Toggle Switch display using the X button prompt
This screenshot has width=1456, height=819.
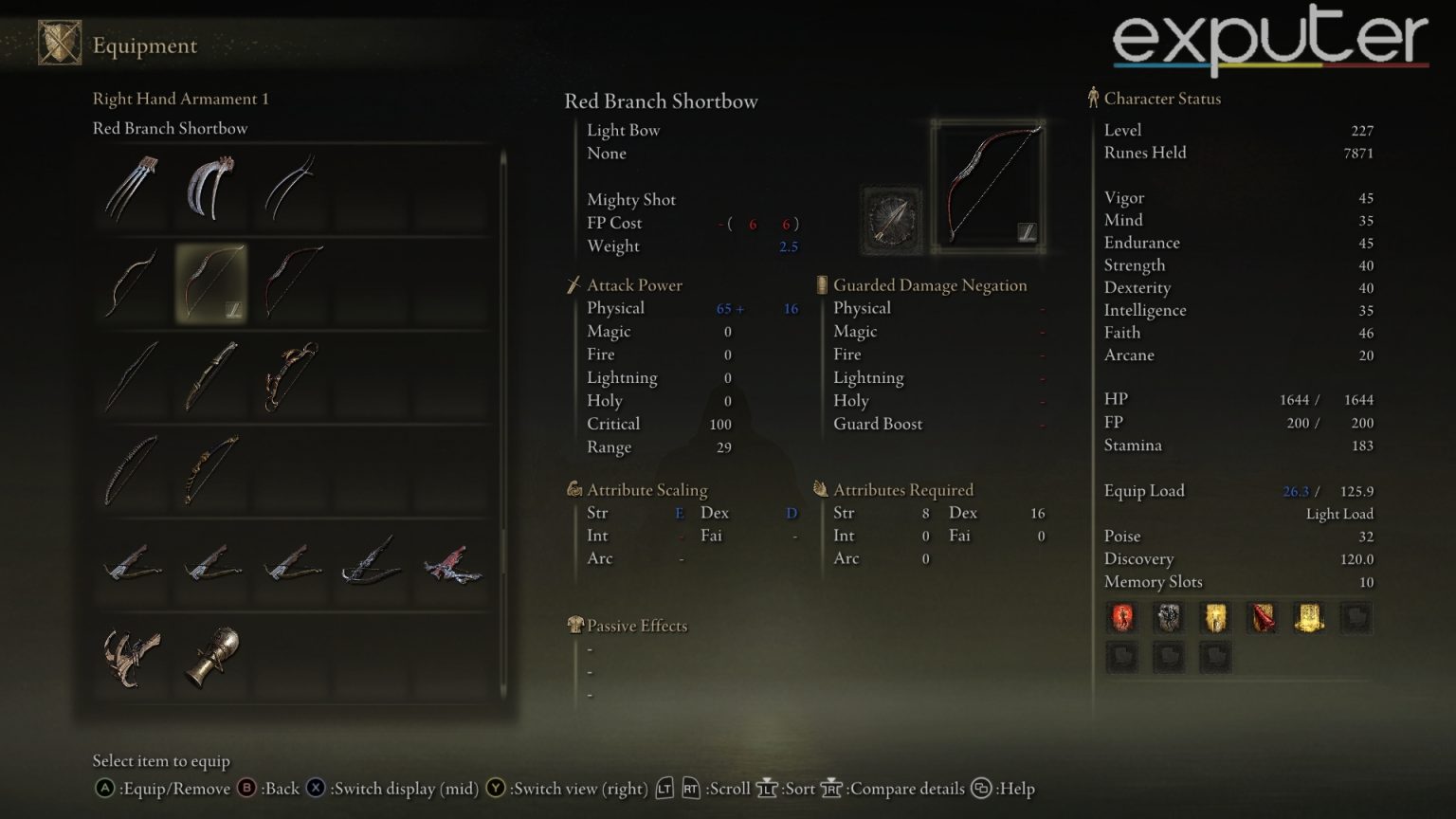pyautogui.click(x=316, y=788)
